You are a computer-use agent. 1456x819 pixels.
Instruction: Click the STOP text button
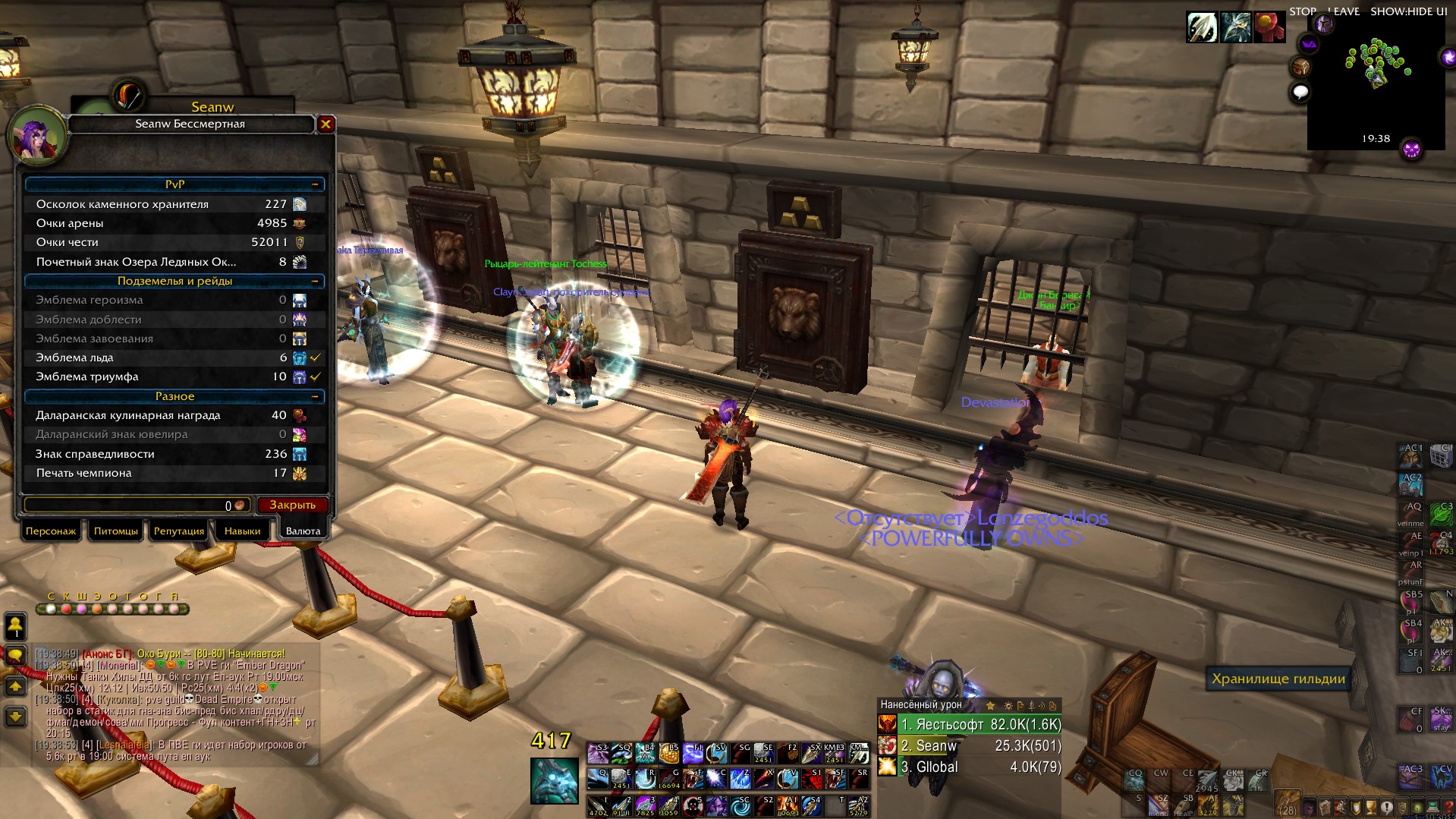[1302, 11]
